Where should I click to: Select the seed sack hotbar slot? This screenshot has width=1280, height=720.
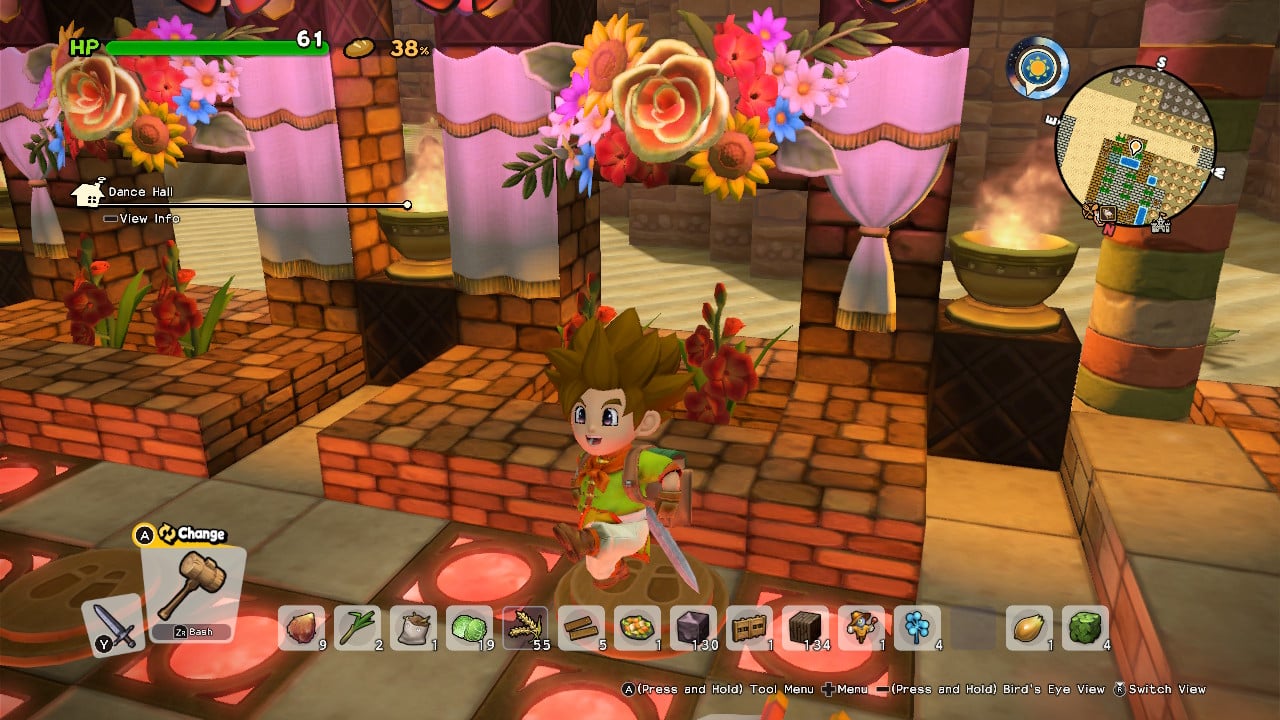coord(414,628)
